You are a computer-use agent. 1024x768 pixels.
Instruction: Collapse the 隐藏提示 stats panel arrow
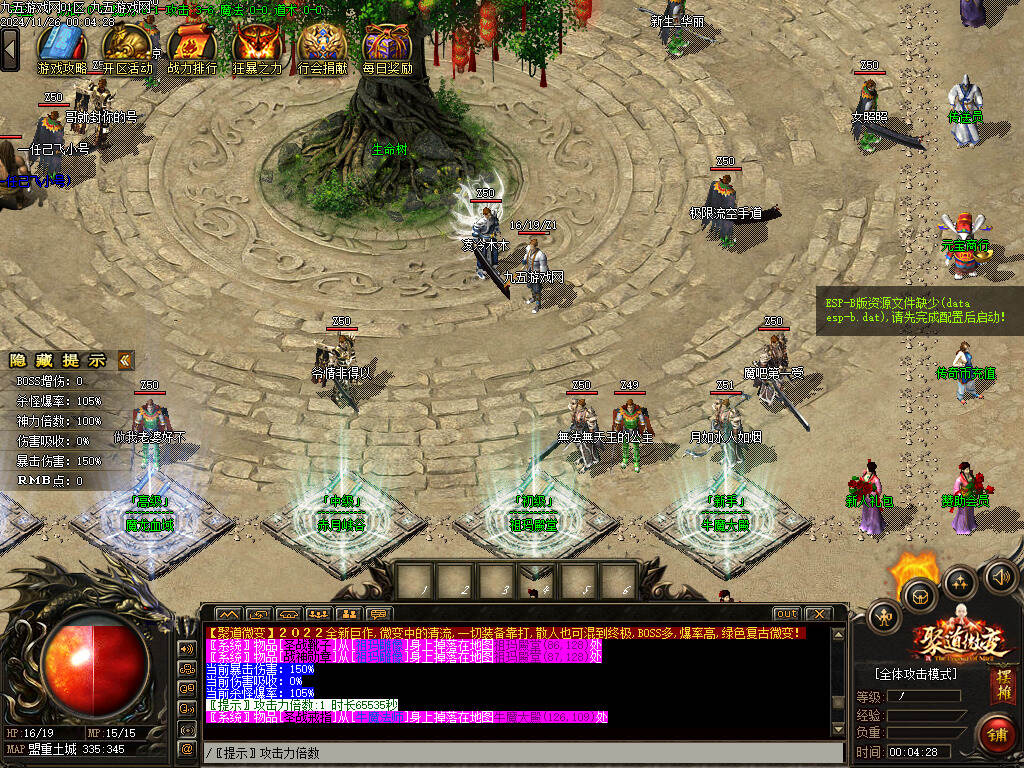click(125, 360)
